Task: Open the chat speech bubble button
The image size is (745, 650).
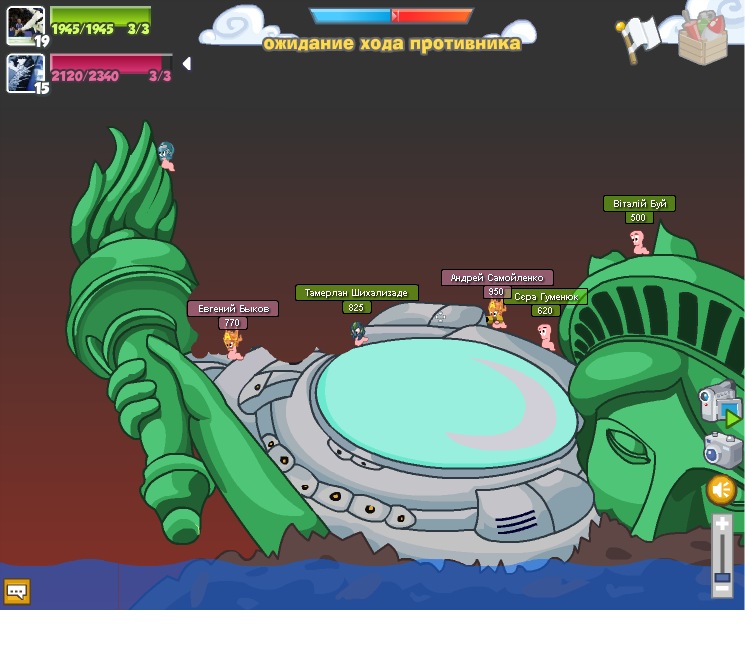Action: pyautogui.click(x=17, y=591)
